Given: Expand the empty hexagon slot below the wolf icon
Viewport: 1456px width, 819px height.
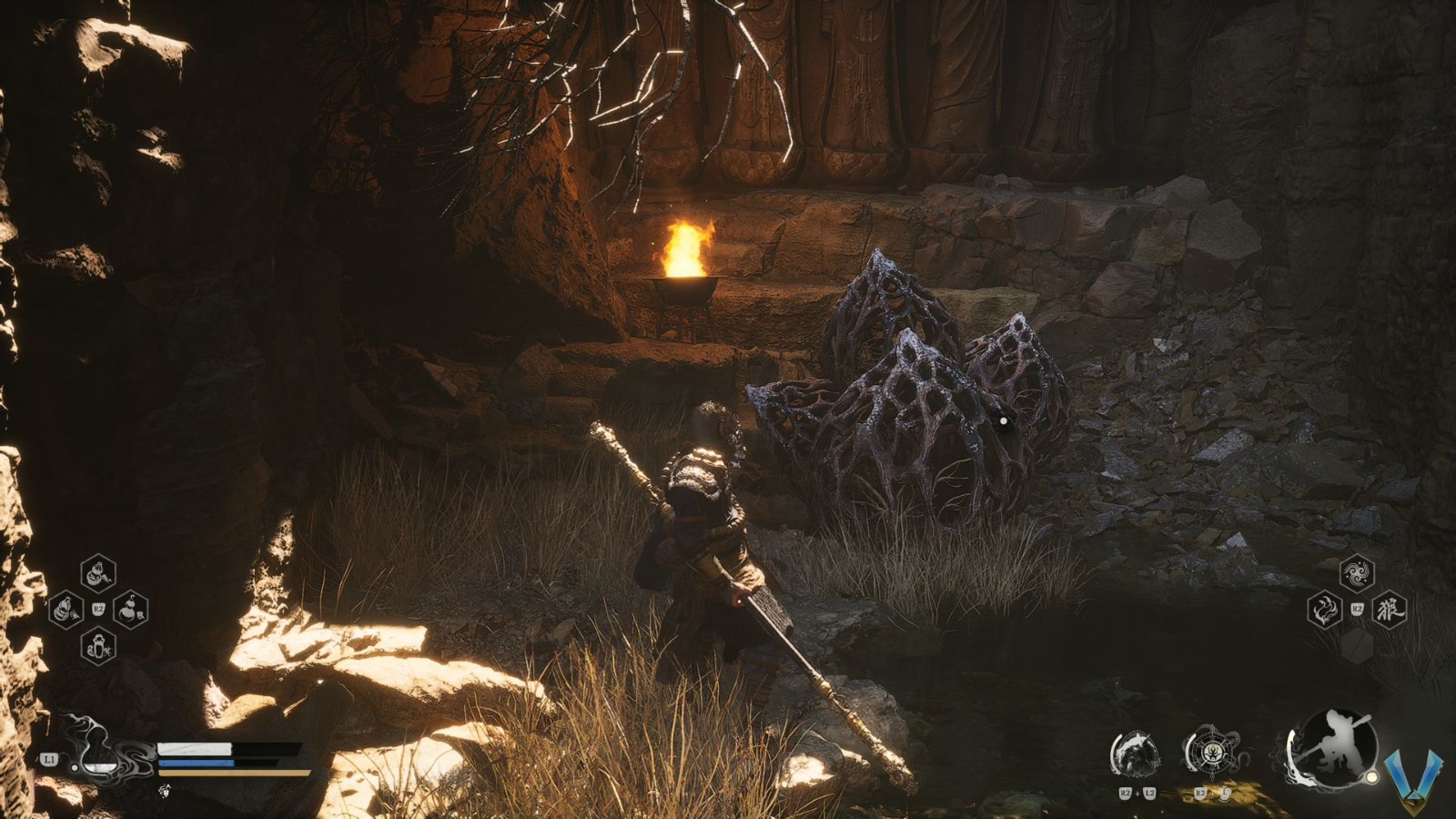Looking at the screenshot, I should 1358,644.
